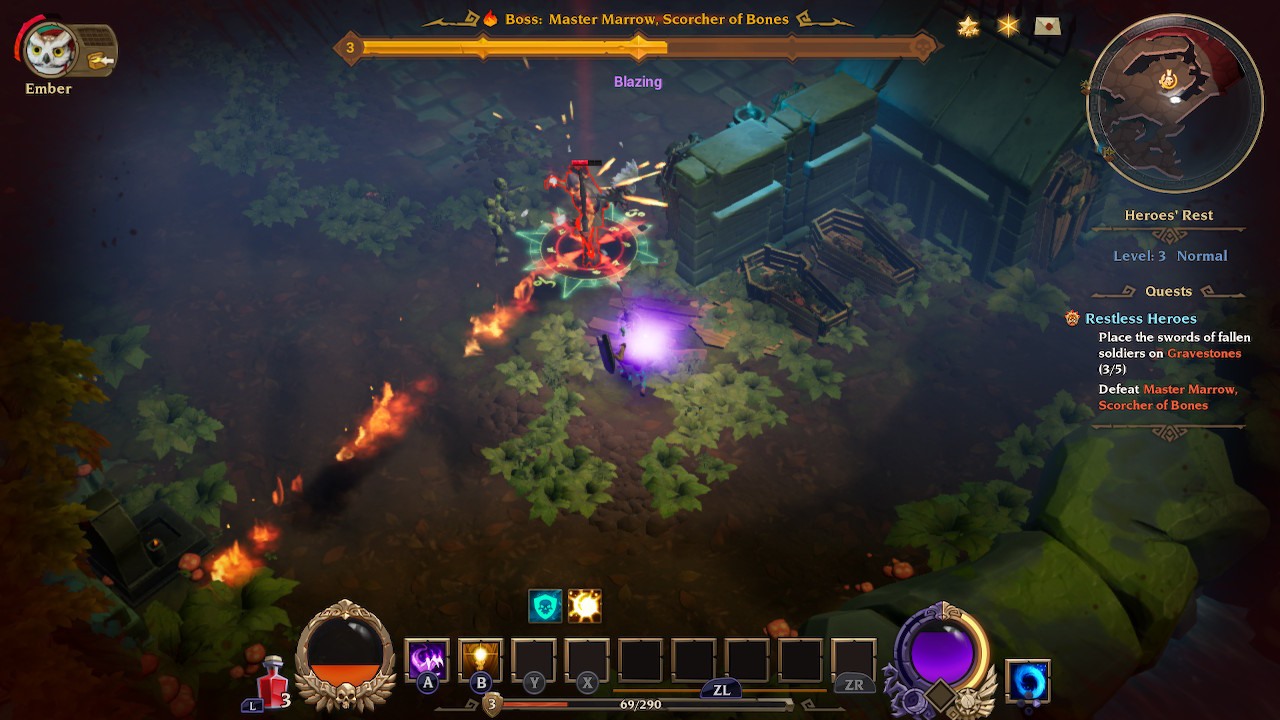The width and height of the screenshot is (1280, 720).
Task: Click Master Marrow's boss health bar
Action: pyautogui.click(x=640, y=46)
